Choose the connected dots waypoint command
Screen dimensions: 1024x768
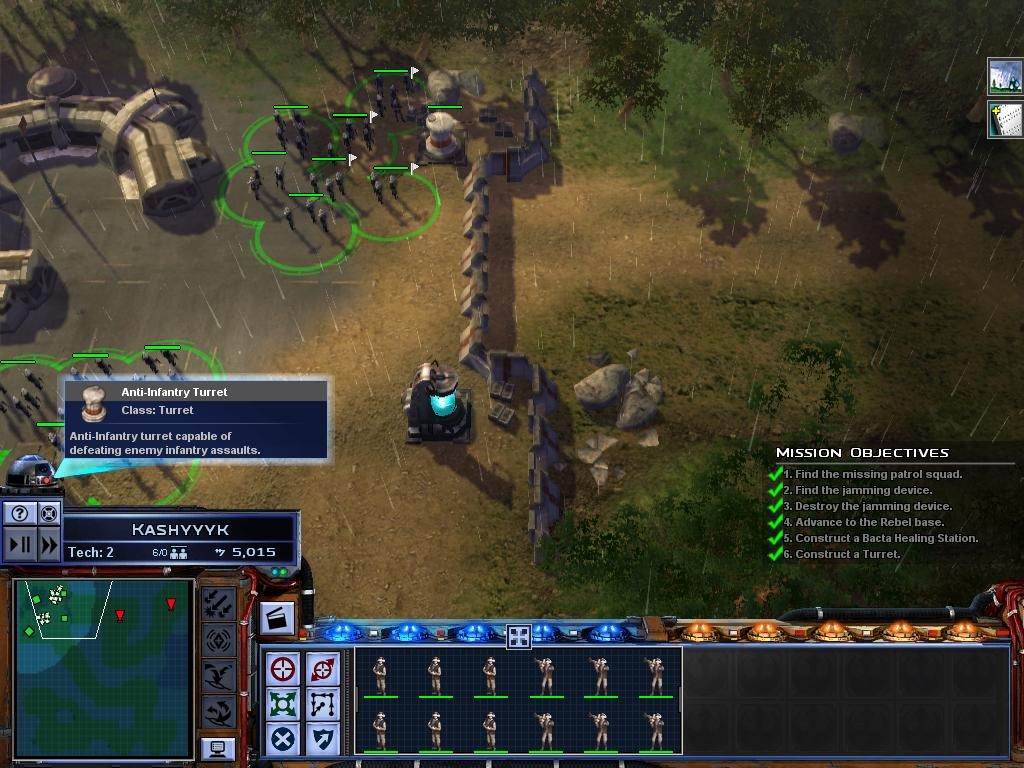322,704
